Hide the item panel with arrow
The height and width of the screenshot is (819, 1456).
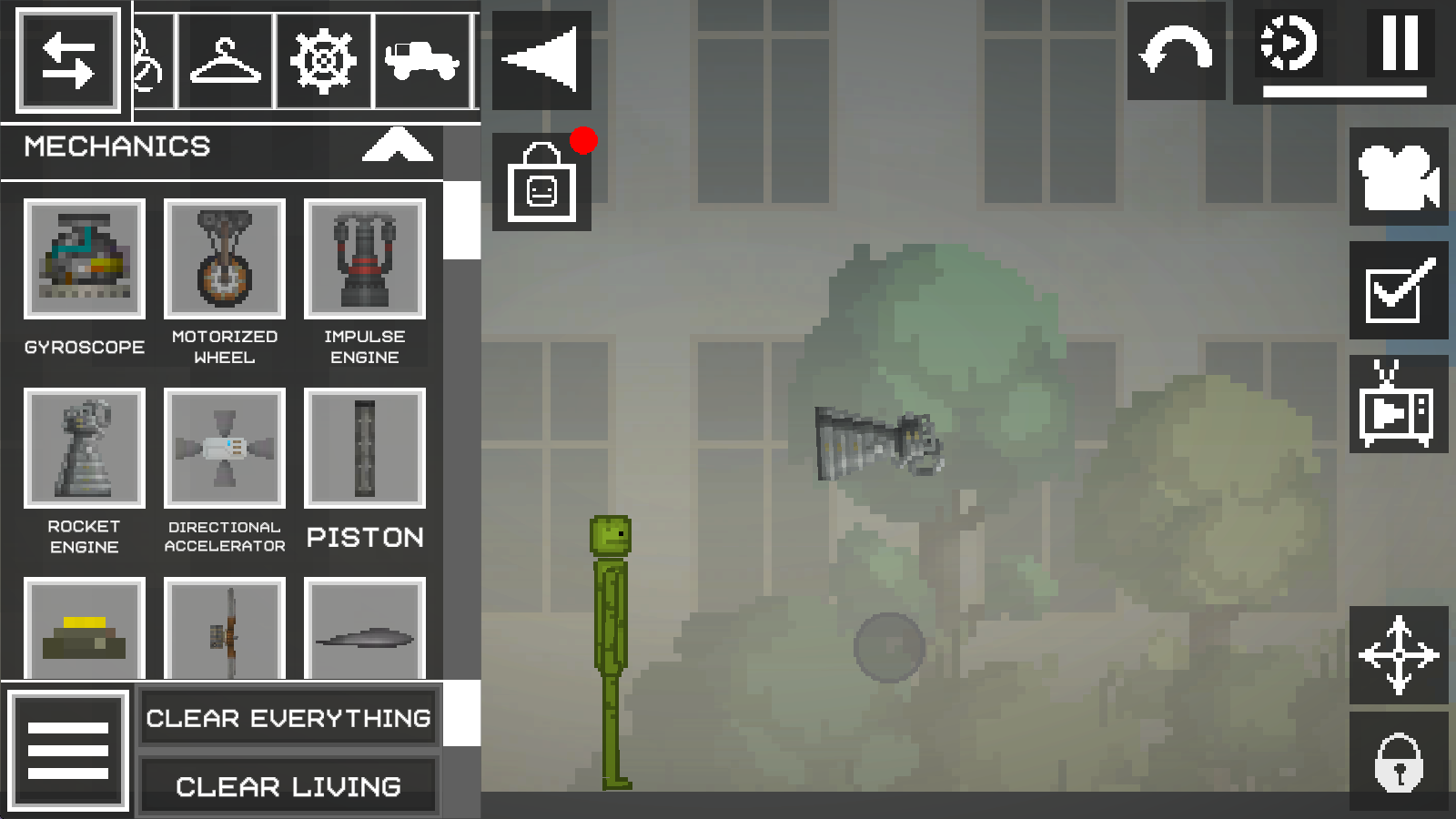(541, 60)
